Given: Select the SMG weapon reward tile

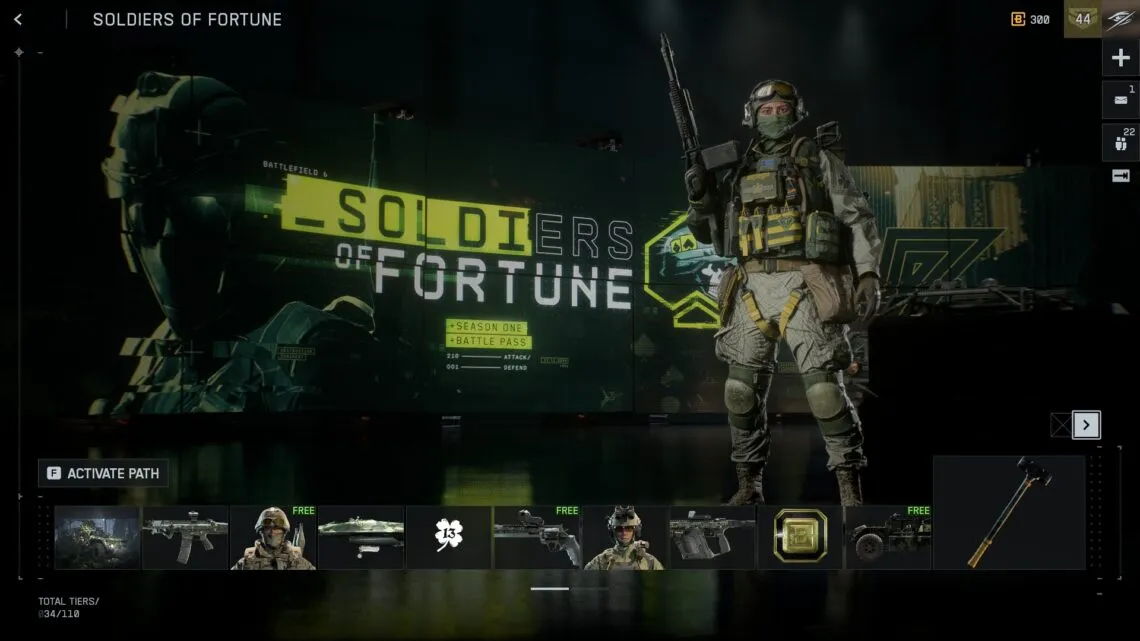Looking at the screenshot, I should point(185,537).
